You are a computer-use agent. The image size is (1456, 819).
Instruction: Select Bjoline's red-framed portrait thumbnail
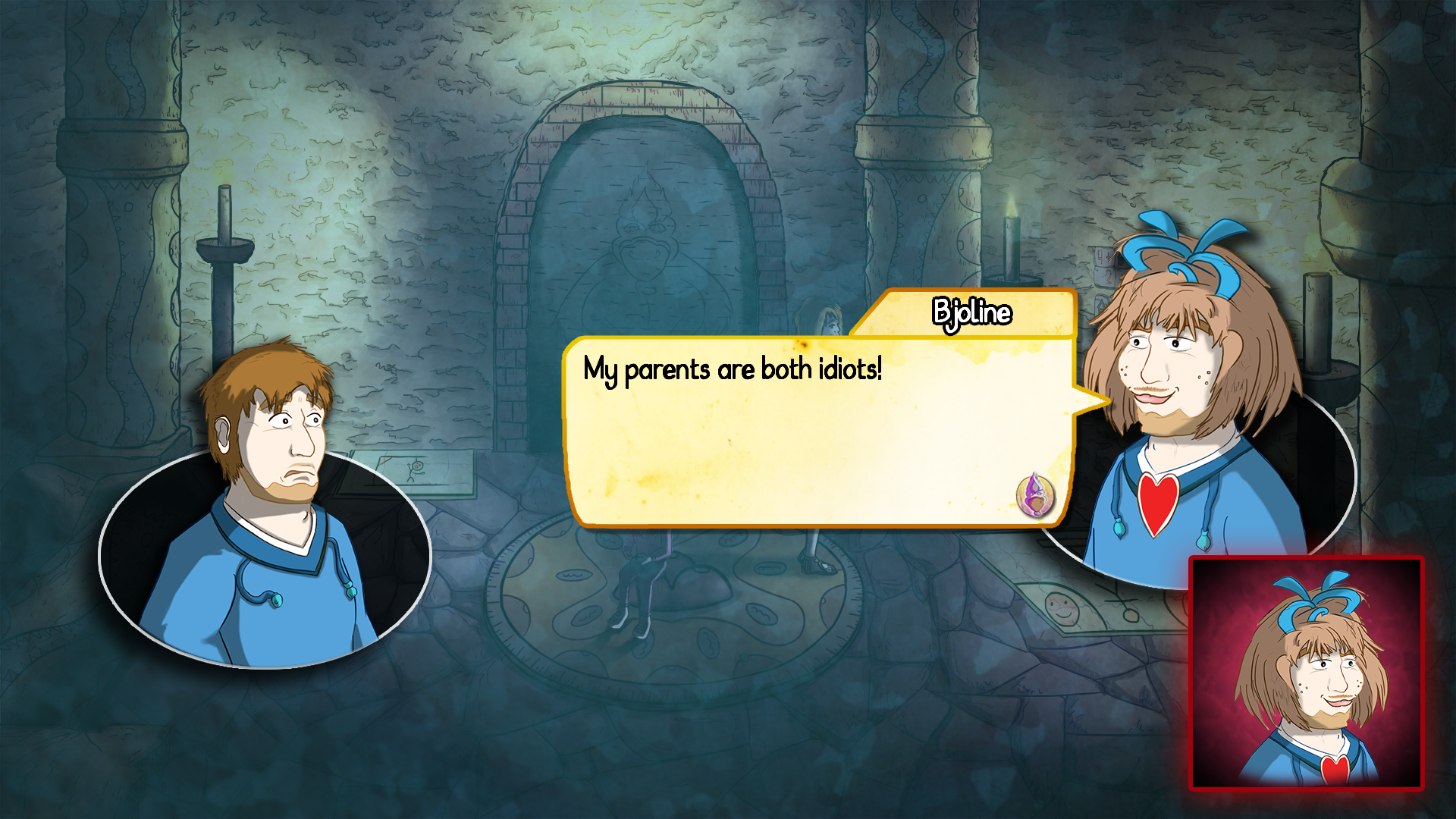tap(1307, 673)
